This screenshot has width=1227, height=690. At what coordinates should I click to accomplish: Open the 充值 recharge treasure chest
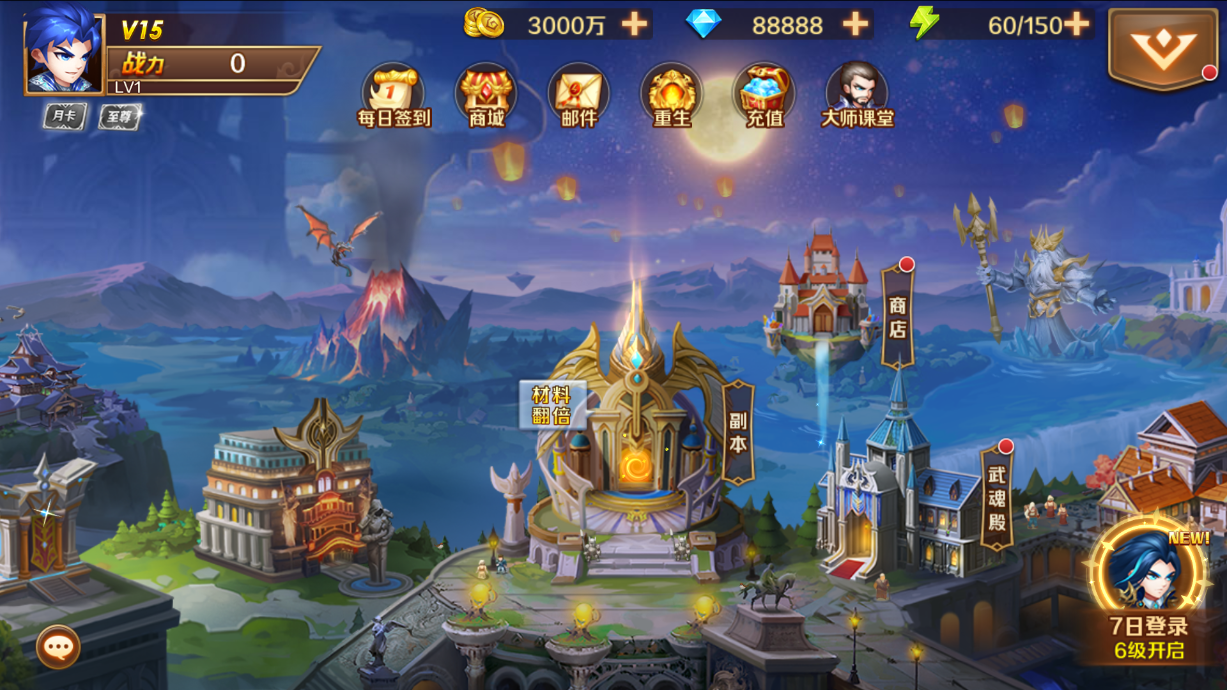coord(764,96)
